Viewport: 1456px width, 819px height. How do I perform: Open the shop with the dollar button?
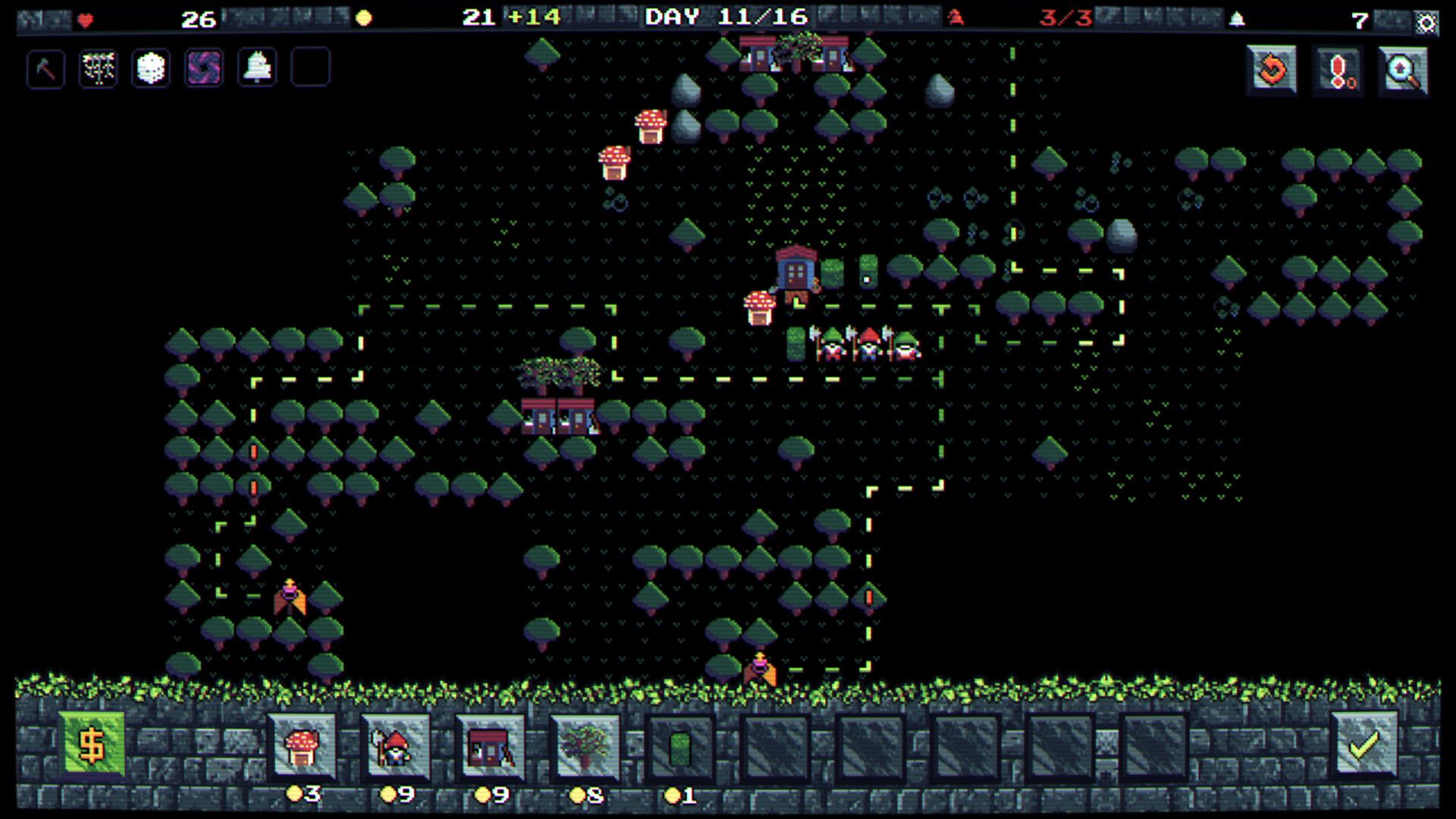point(92,745)
